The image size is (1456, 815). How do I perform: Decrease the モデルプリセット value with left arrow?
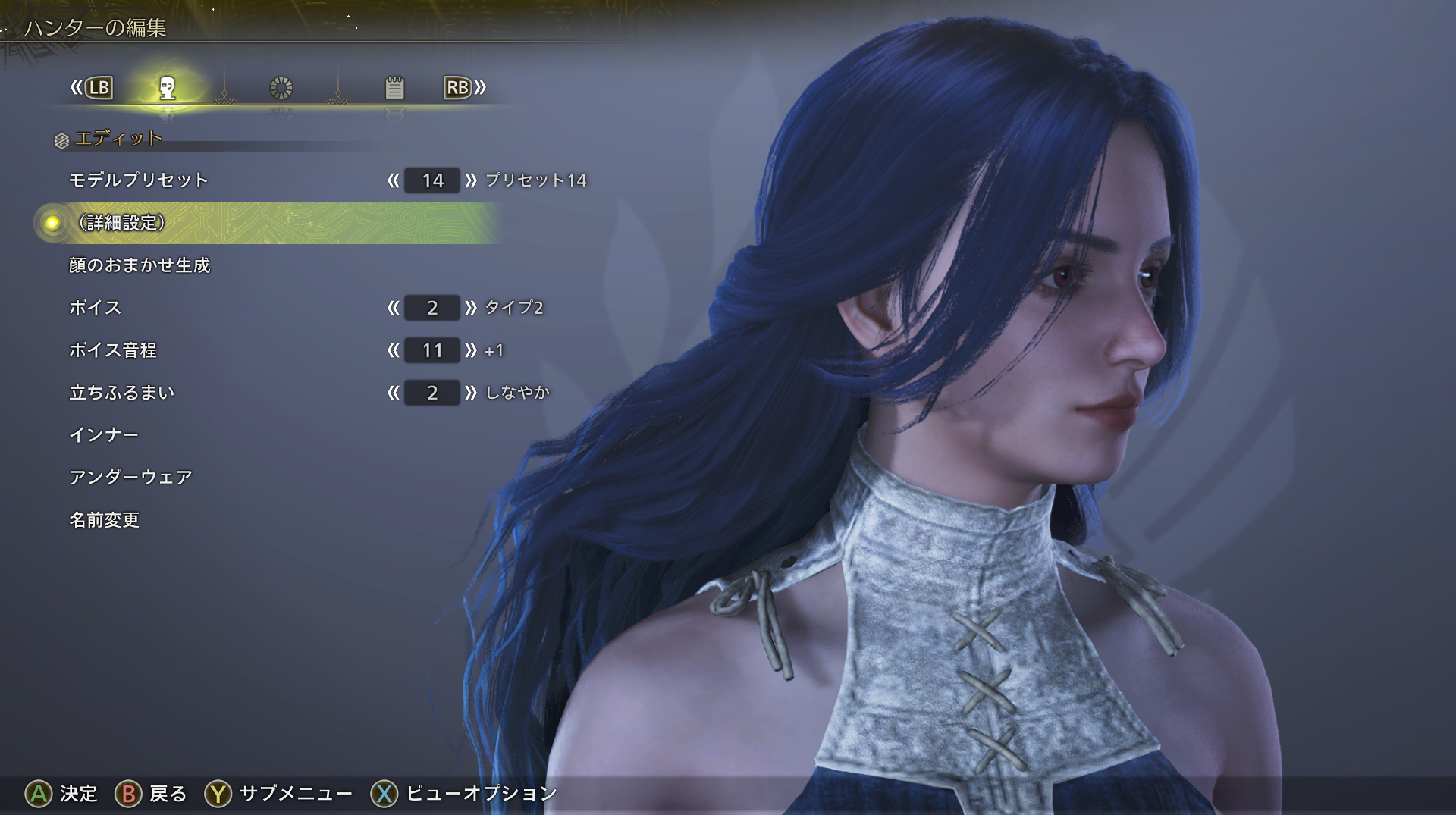pos(393,180)
